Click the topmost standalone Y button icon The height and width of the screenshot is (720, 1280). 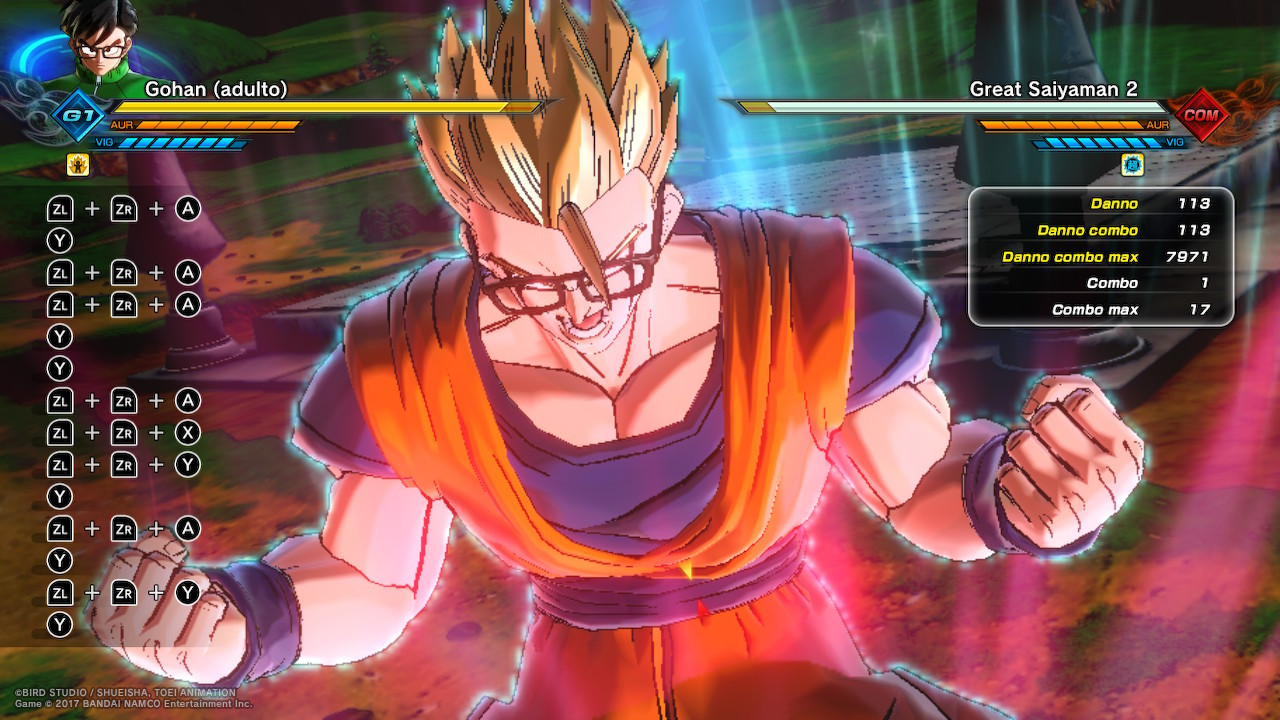pos(60,240)
